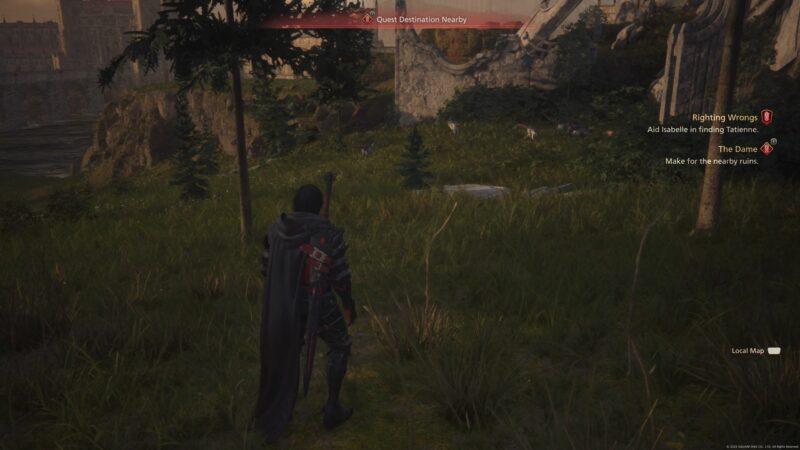Select The Dame quest entry

738,149
